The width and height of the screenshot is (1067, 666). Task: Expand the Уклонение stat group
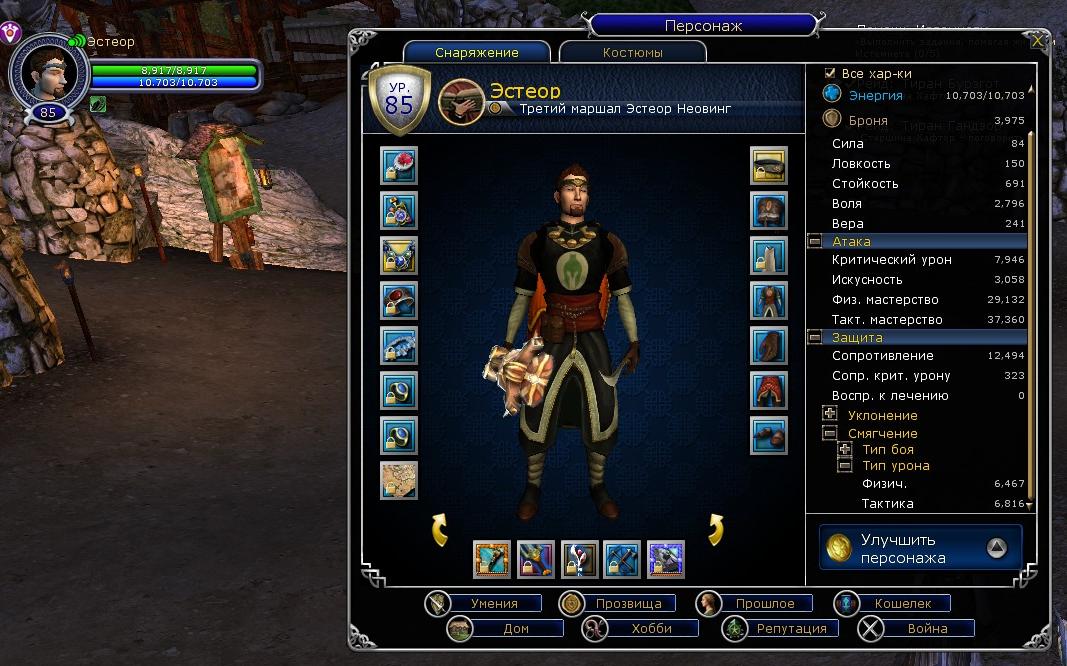tap(829, 414)
